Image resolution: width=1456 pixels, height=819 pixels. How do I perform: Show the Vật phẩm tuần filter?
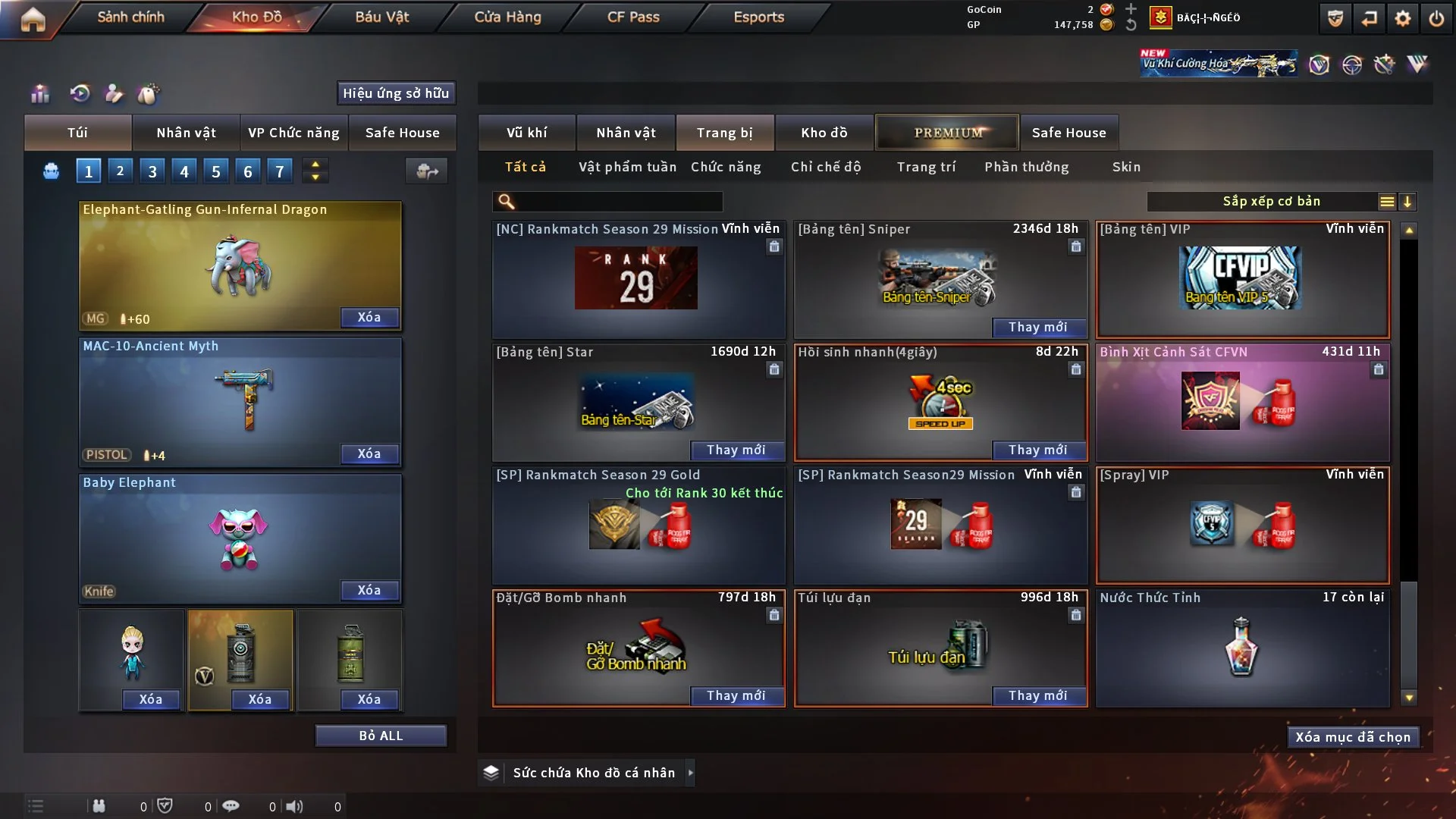[x=627, y=167]
